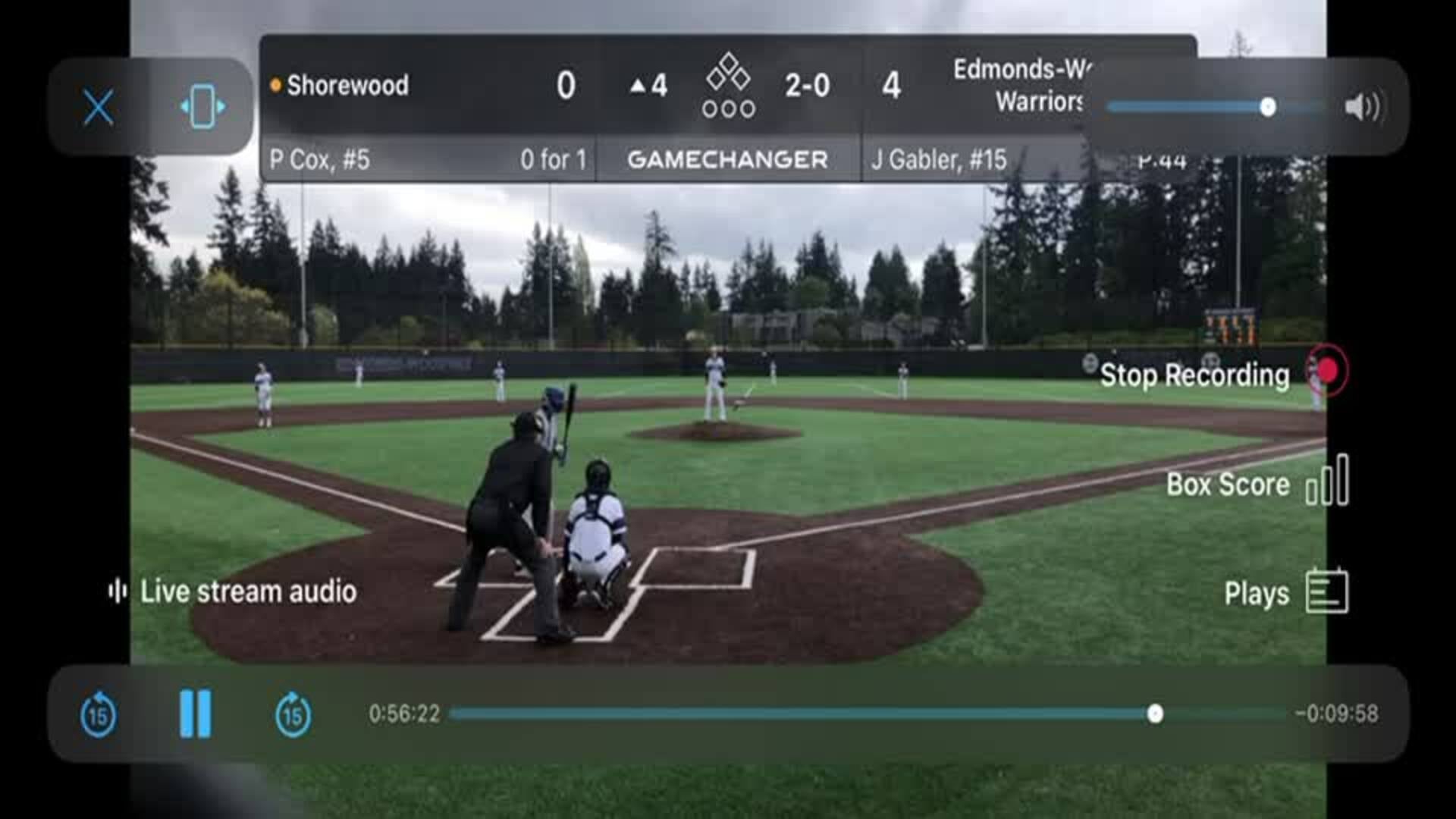Pause the live stream playback
The width and height of the screenshot is (1456, 819).
[x=195, y=714]
